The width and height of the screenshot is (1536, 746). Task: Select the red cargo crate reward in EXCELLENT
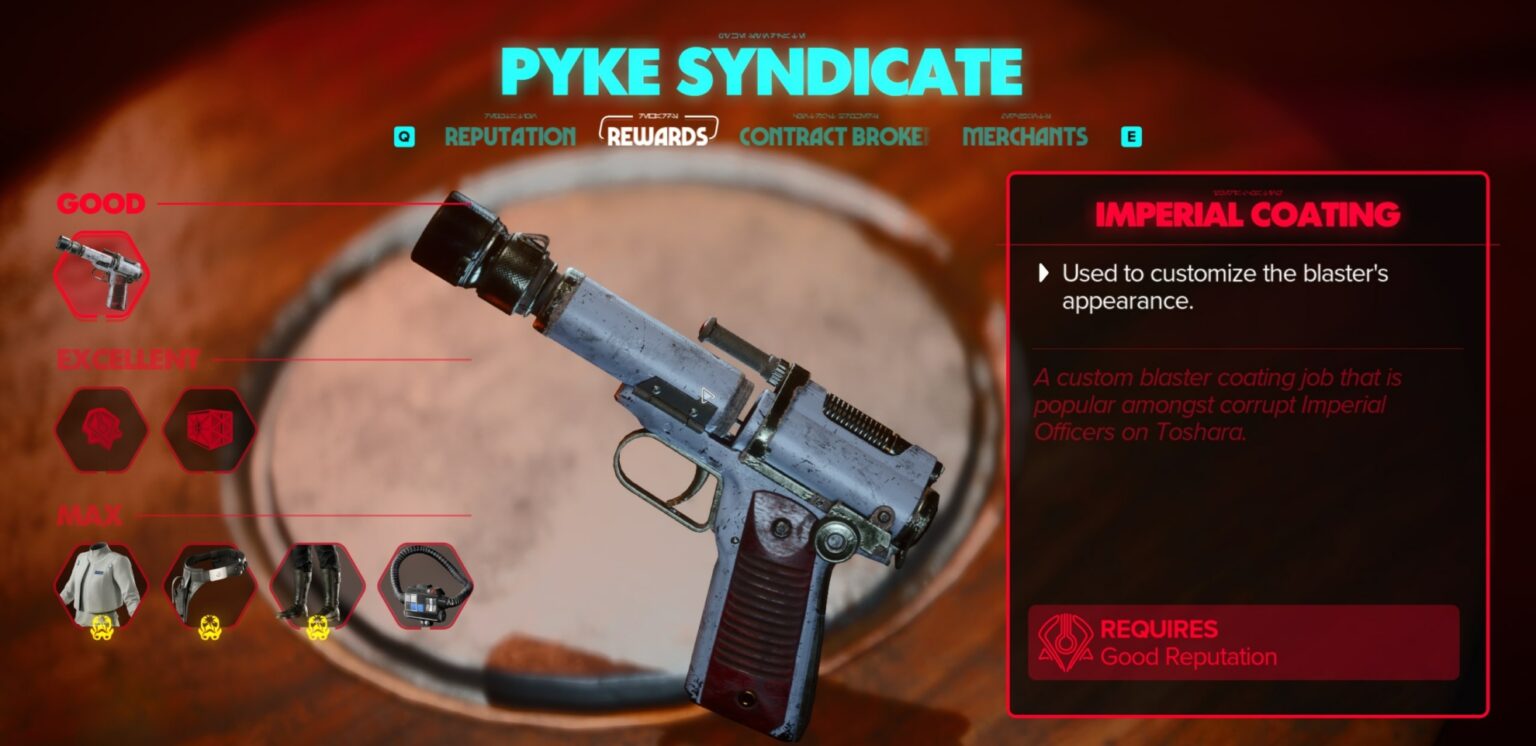(208, 430)
